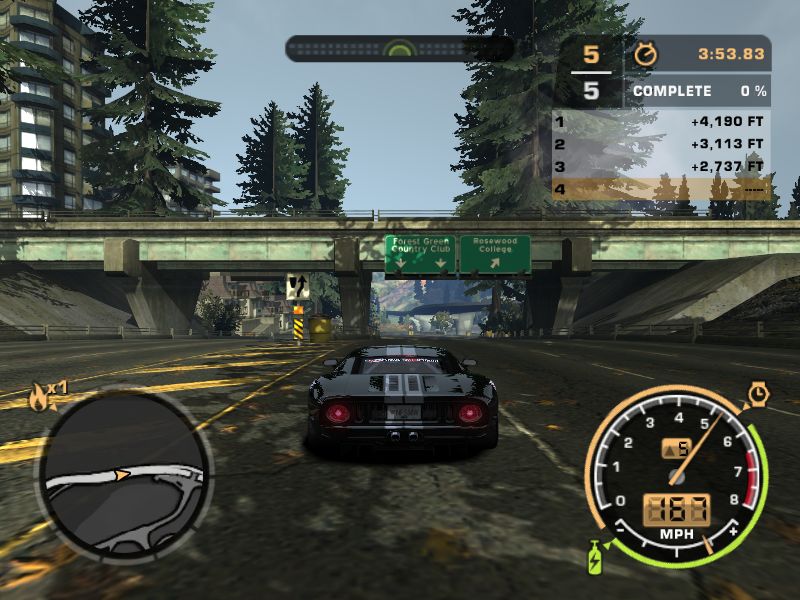
Task: Select the highlighted fourth-place leaderboard row
Action: tap(661, 188)
